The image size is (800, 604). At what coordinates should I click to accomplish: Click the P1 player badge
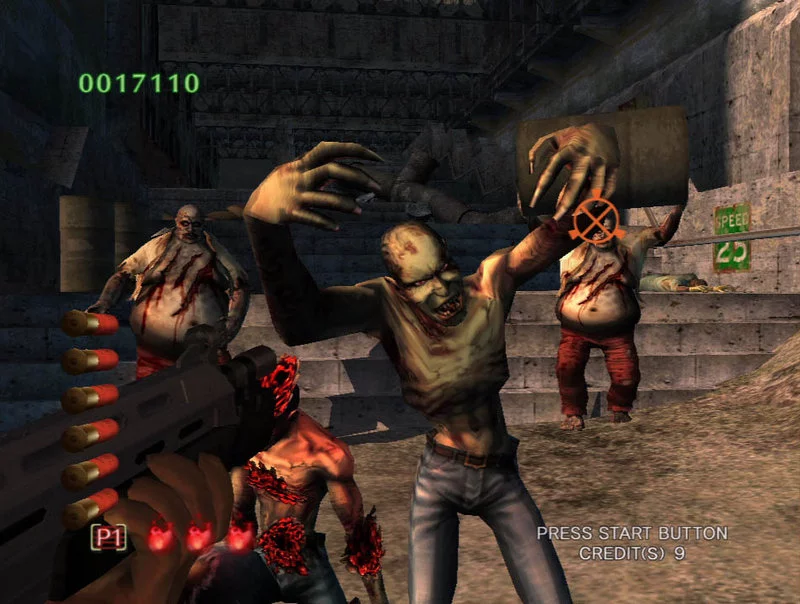coord(109,537)
